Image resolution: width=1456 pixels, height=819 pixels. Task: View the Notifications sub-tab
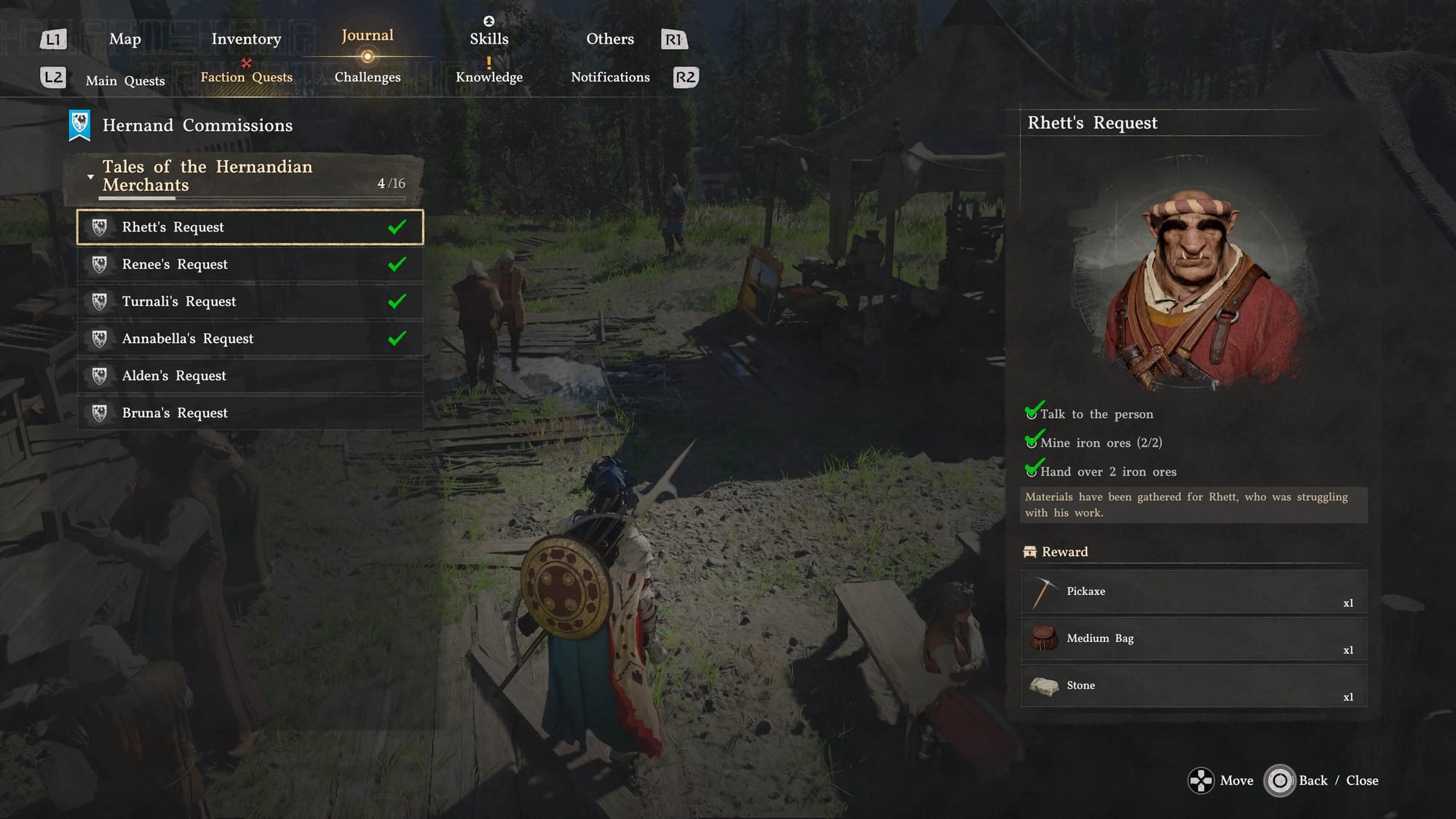(x=610, y=77)
